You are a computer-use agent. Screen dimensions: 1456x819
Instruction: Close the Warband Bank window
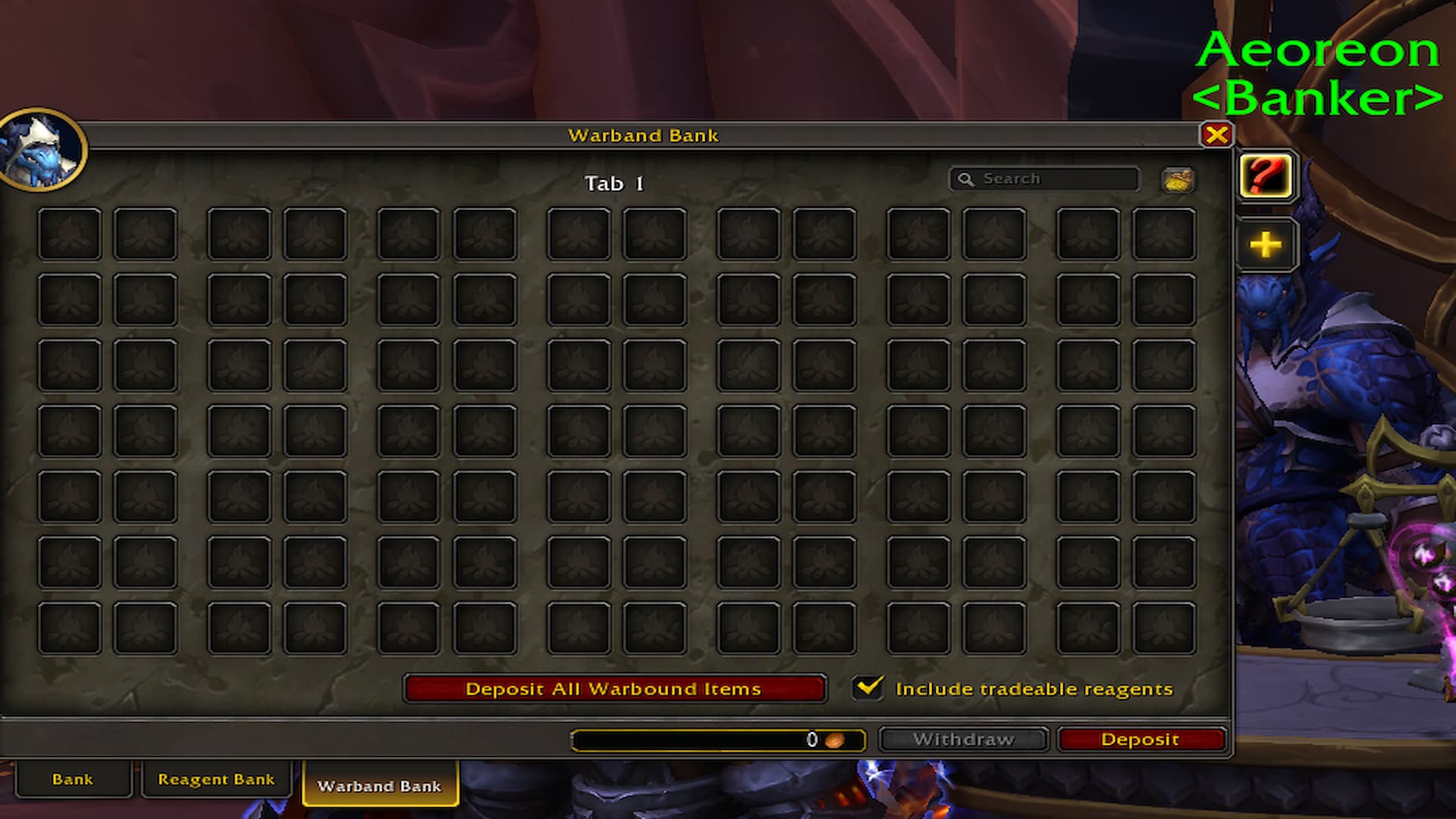tap(1218, 136)
